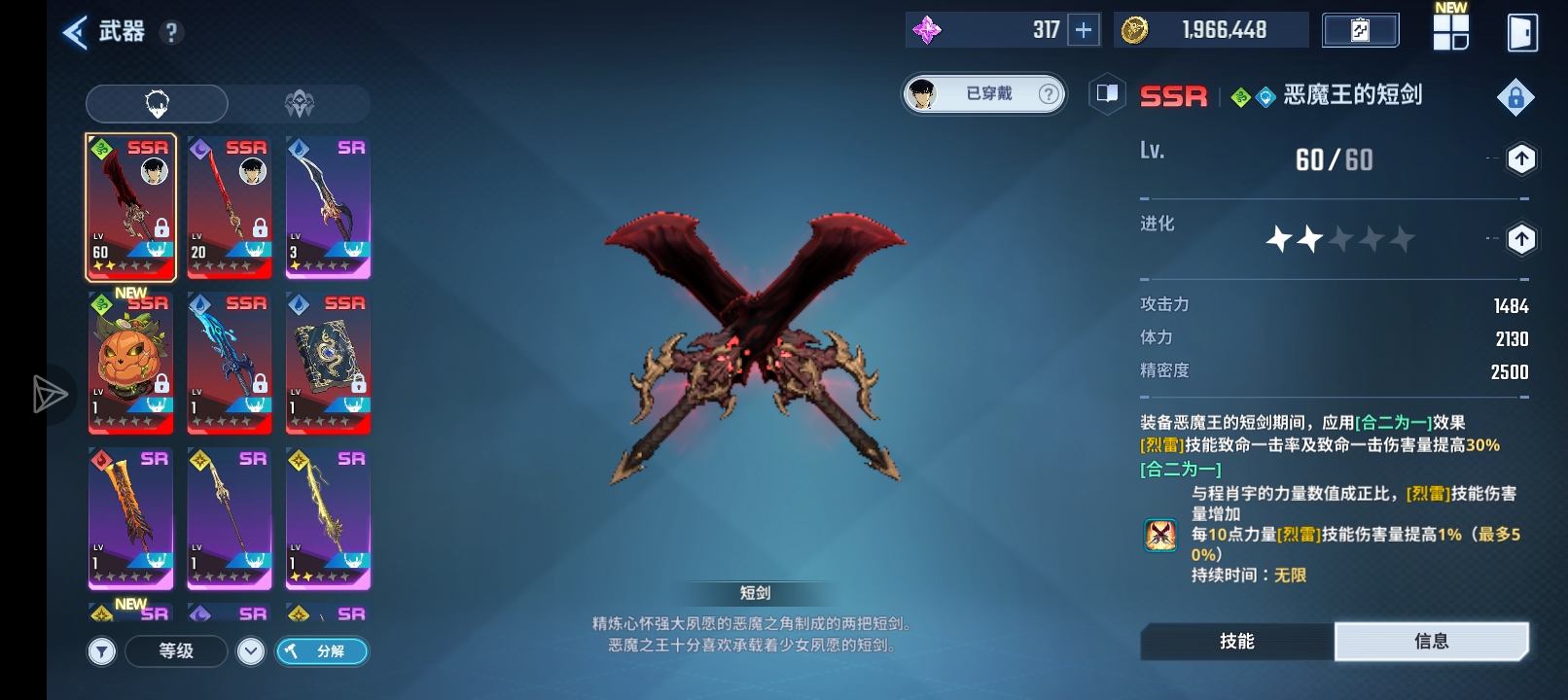Pick the SSR blue ice sword card
This screenshot has height=700, width=1568.
(230, 362)
